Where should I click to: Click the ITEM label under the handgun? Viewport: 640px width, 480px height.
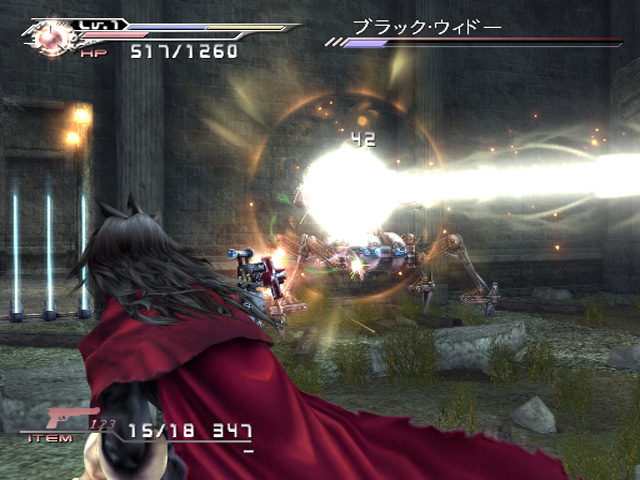52,438
